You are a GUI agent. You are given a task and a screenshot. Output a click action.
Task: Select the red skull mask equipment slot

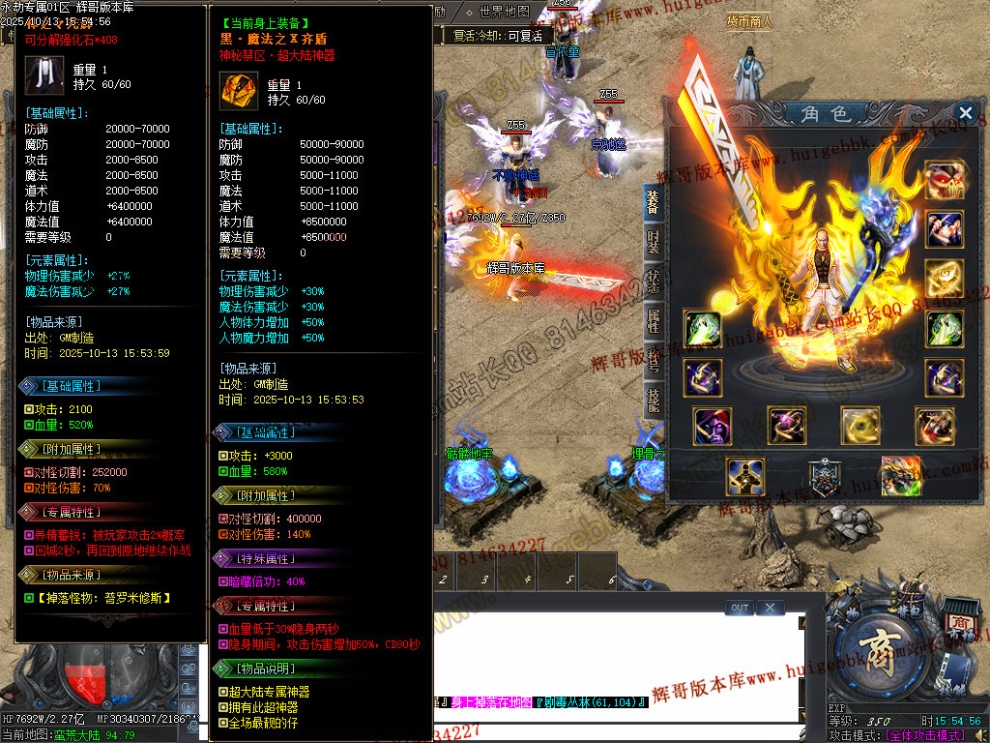(x=944, y=180)
